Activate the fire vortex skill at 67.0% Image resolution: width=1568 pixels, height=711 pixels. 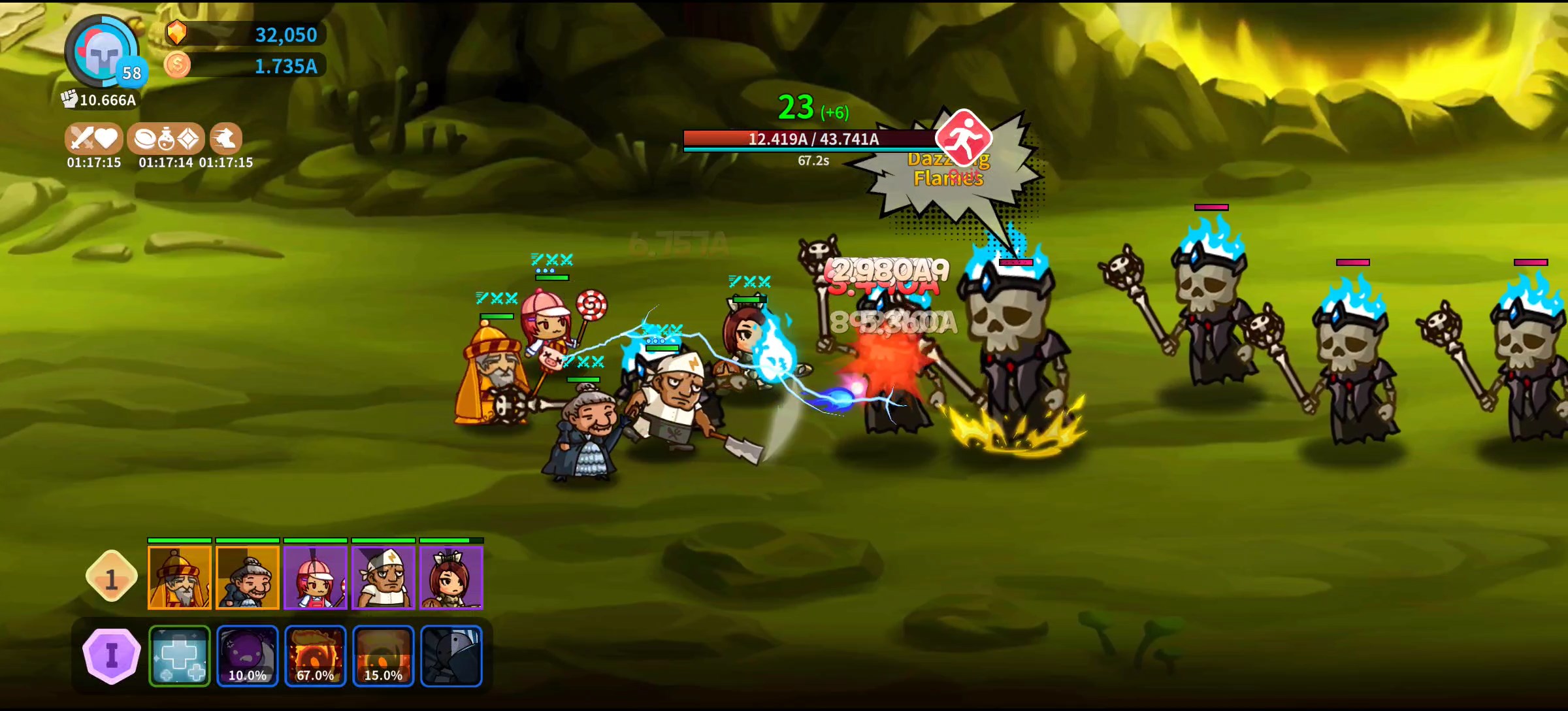tap(316, 656)
